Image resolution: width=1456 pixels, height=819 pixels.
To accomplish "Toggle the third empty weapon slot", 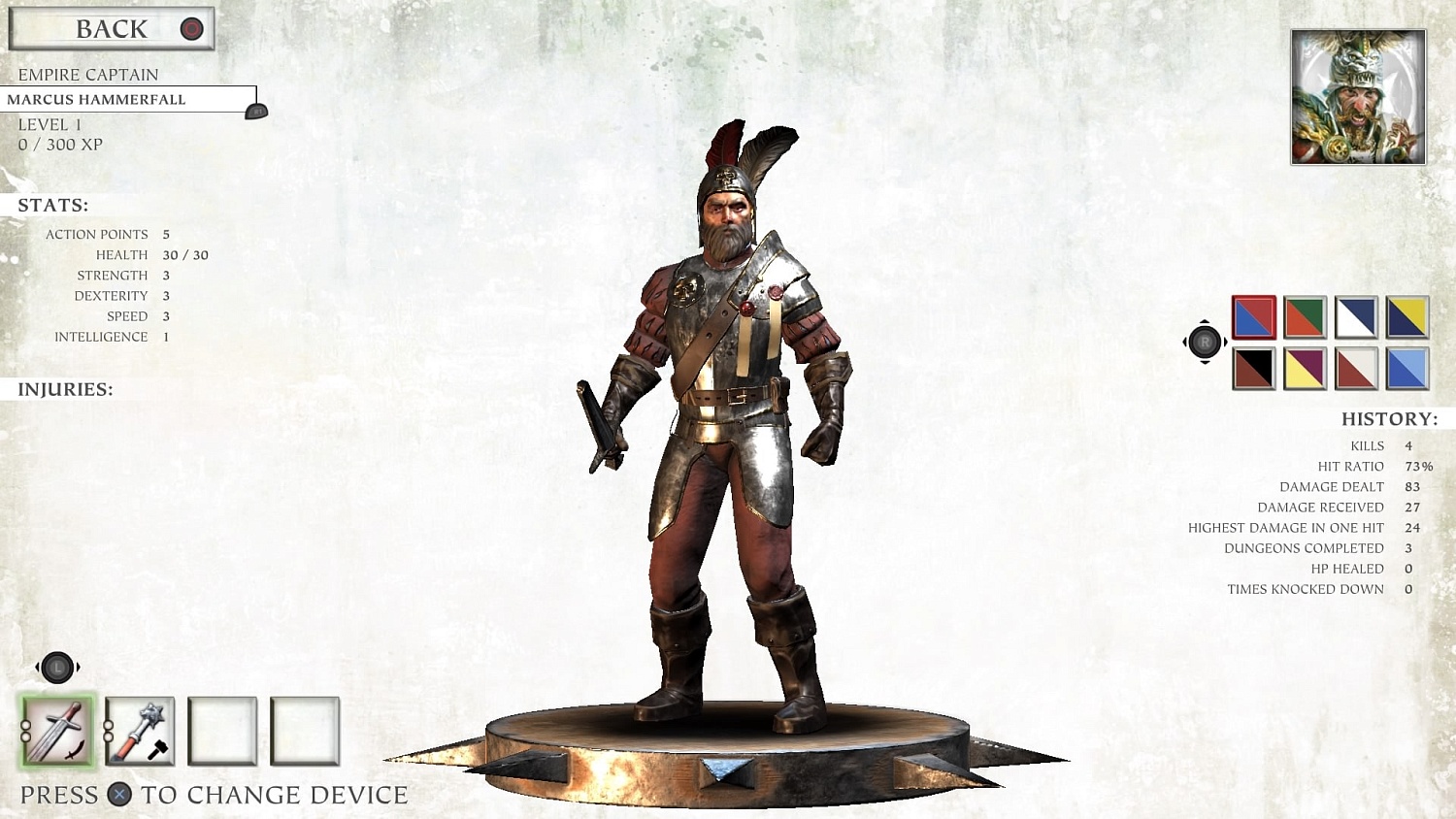I will pos(222,733).
